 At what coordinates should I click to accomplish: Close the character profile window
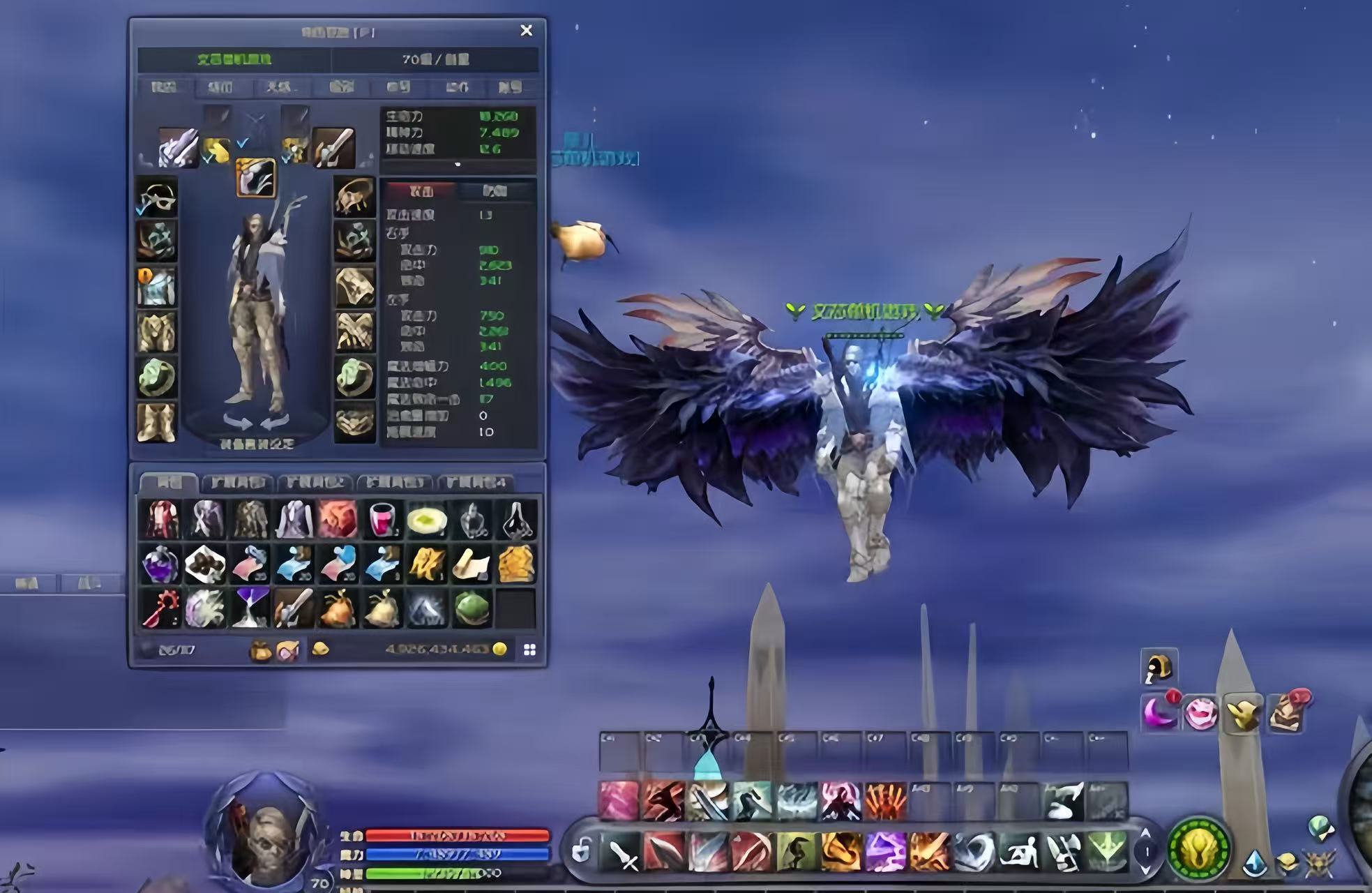[527, 31]
